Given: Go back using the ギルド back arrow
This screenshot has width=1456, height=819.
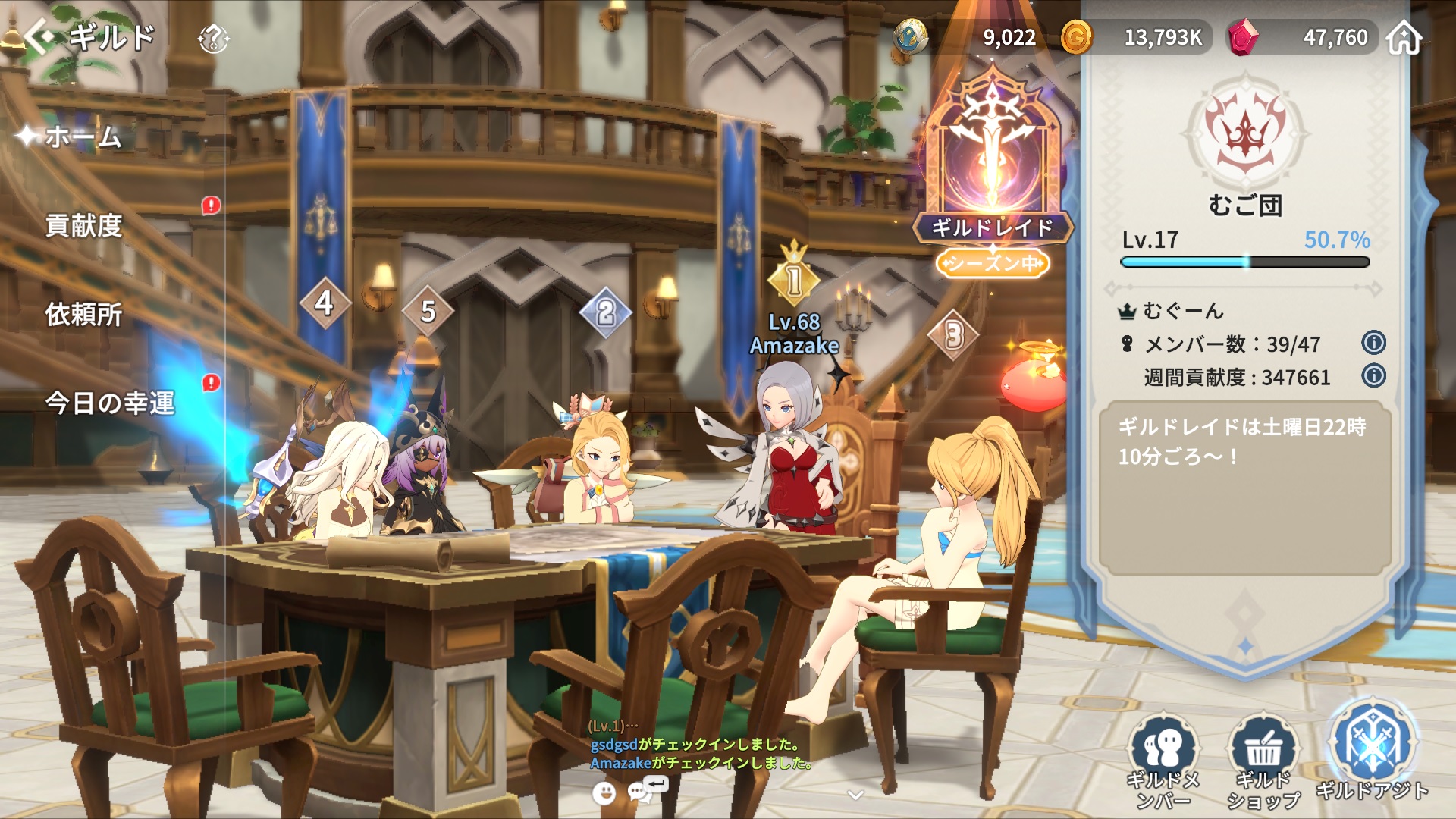Looking at the screenshot, I should (39, 36).
